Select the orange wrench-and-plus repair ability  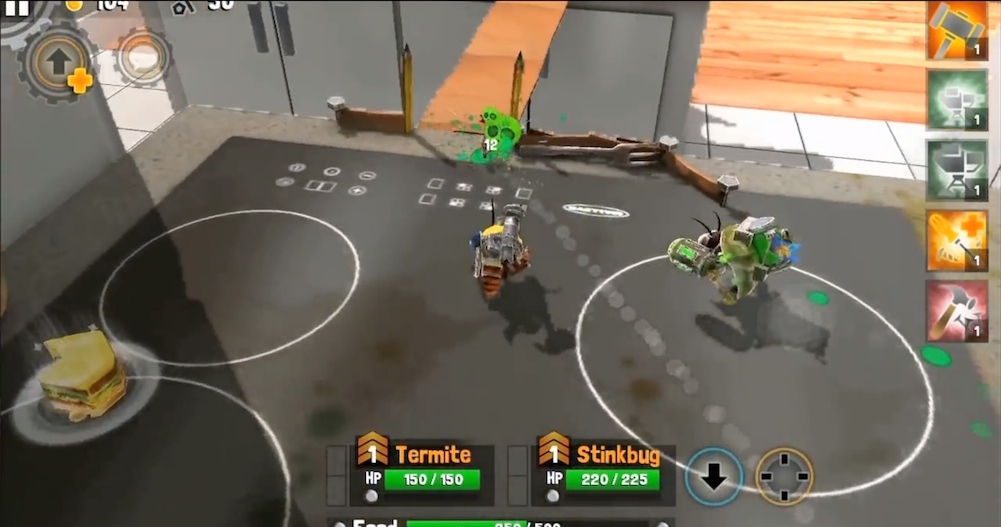point(957,240)
